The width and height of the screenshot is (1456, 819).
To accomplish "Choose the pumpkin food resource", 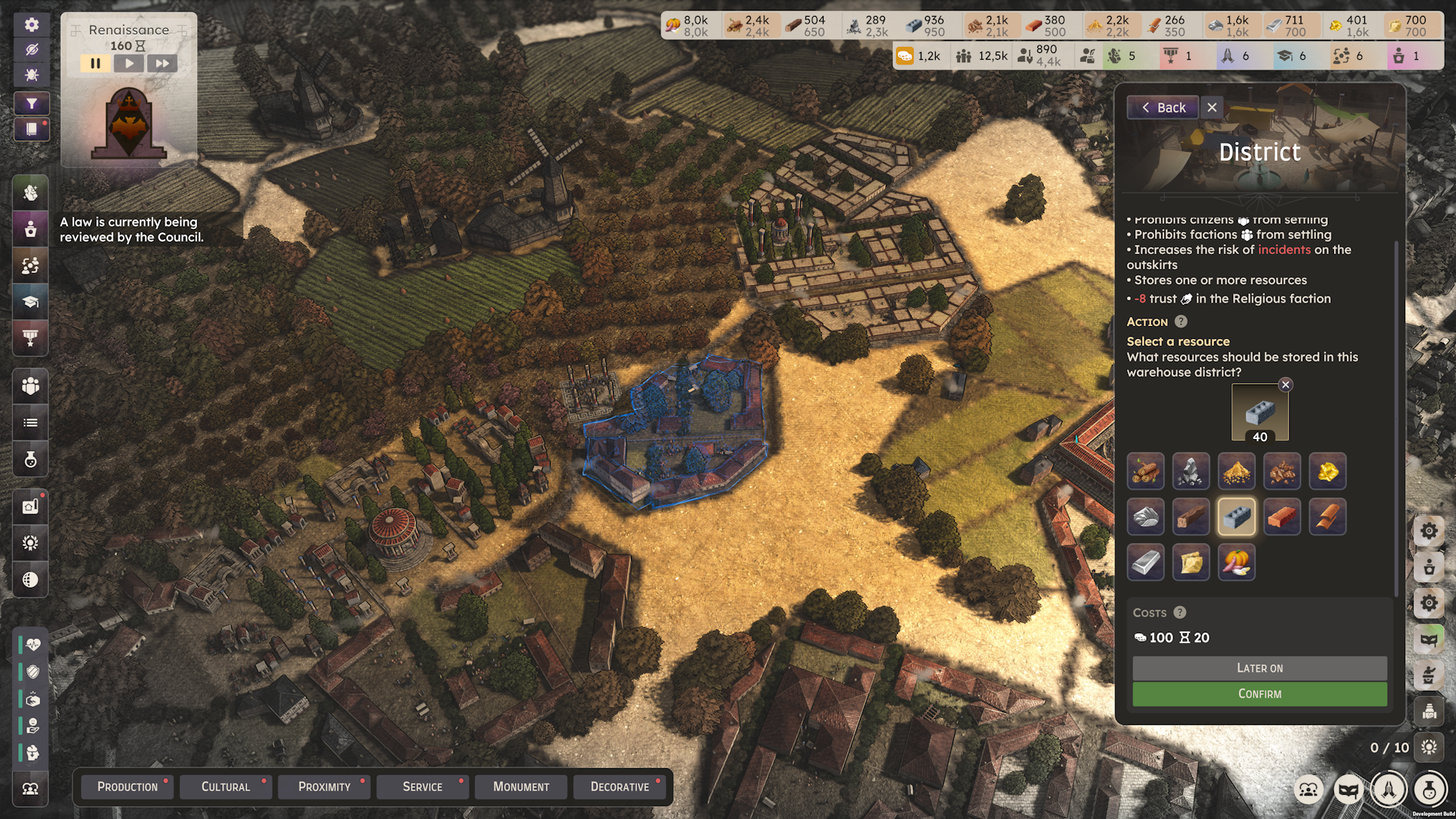I will [1236, 563].
